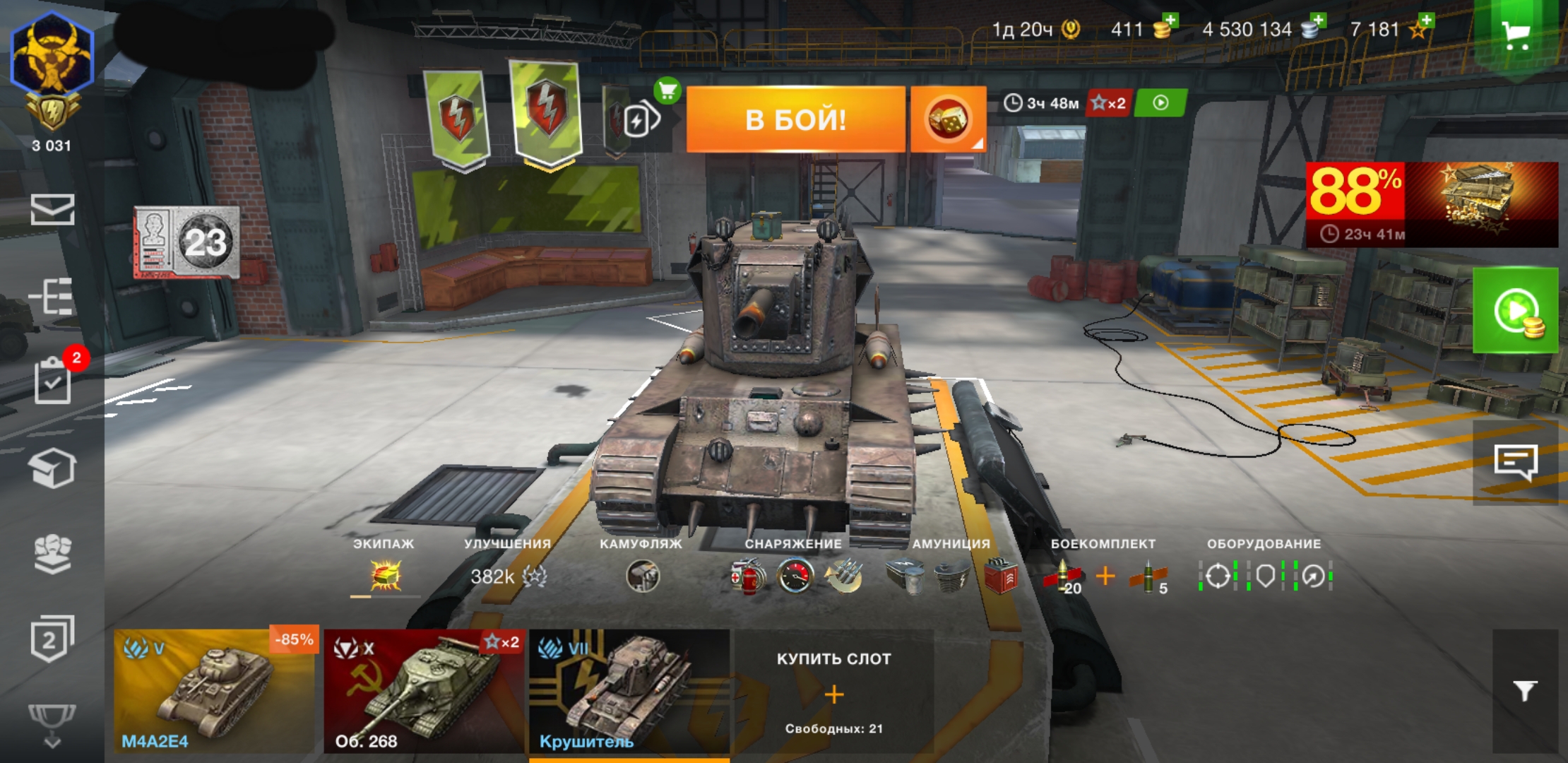This screenshot has width=1568, height=763.
Task: Open the 88% discount offer banner
Action: pos(1432,204)
